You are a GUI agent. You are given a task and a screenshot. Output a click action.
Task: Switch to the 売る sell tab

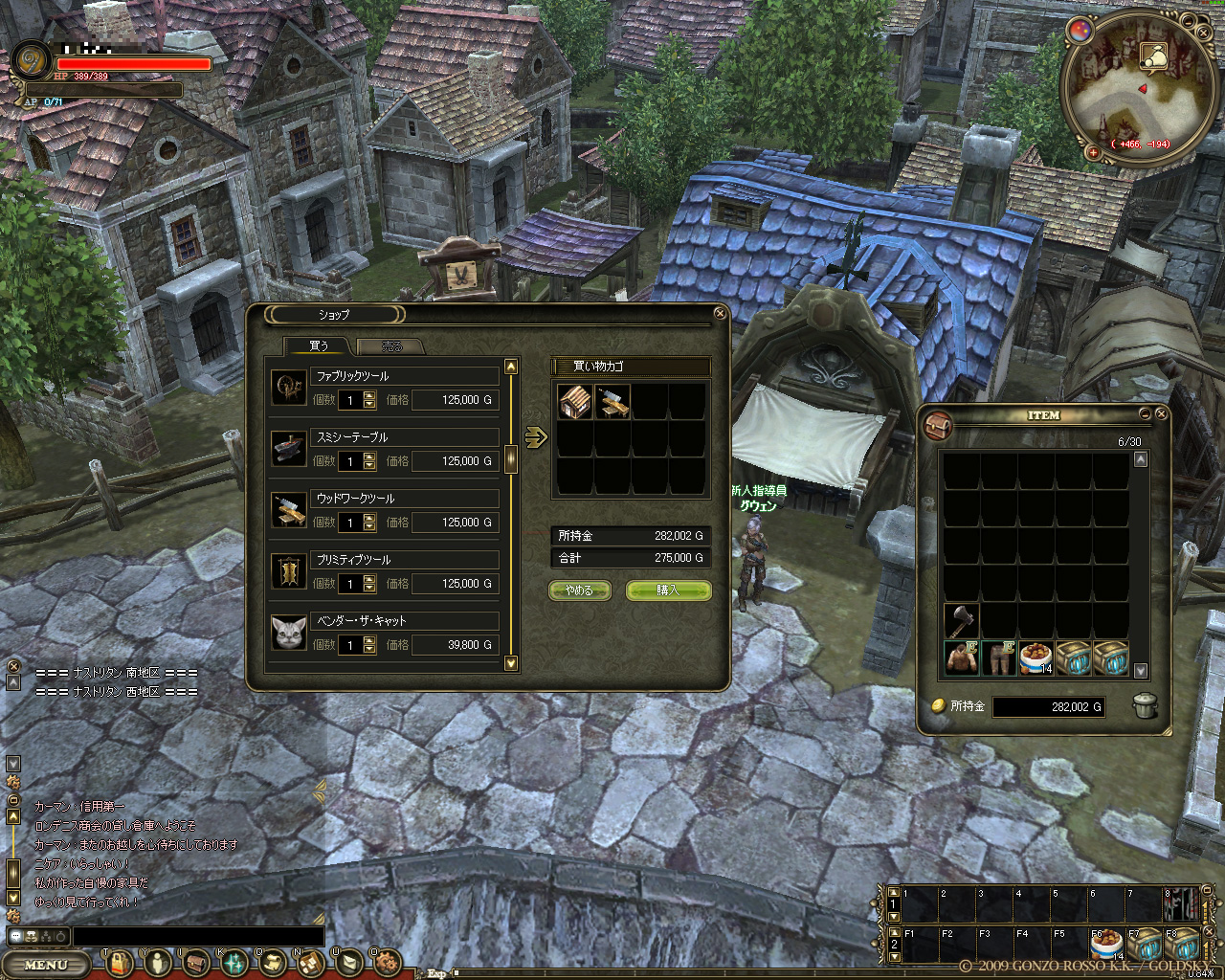[390, 346]
